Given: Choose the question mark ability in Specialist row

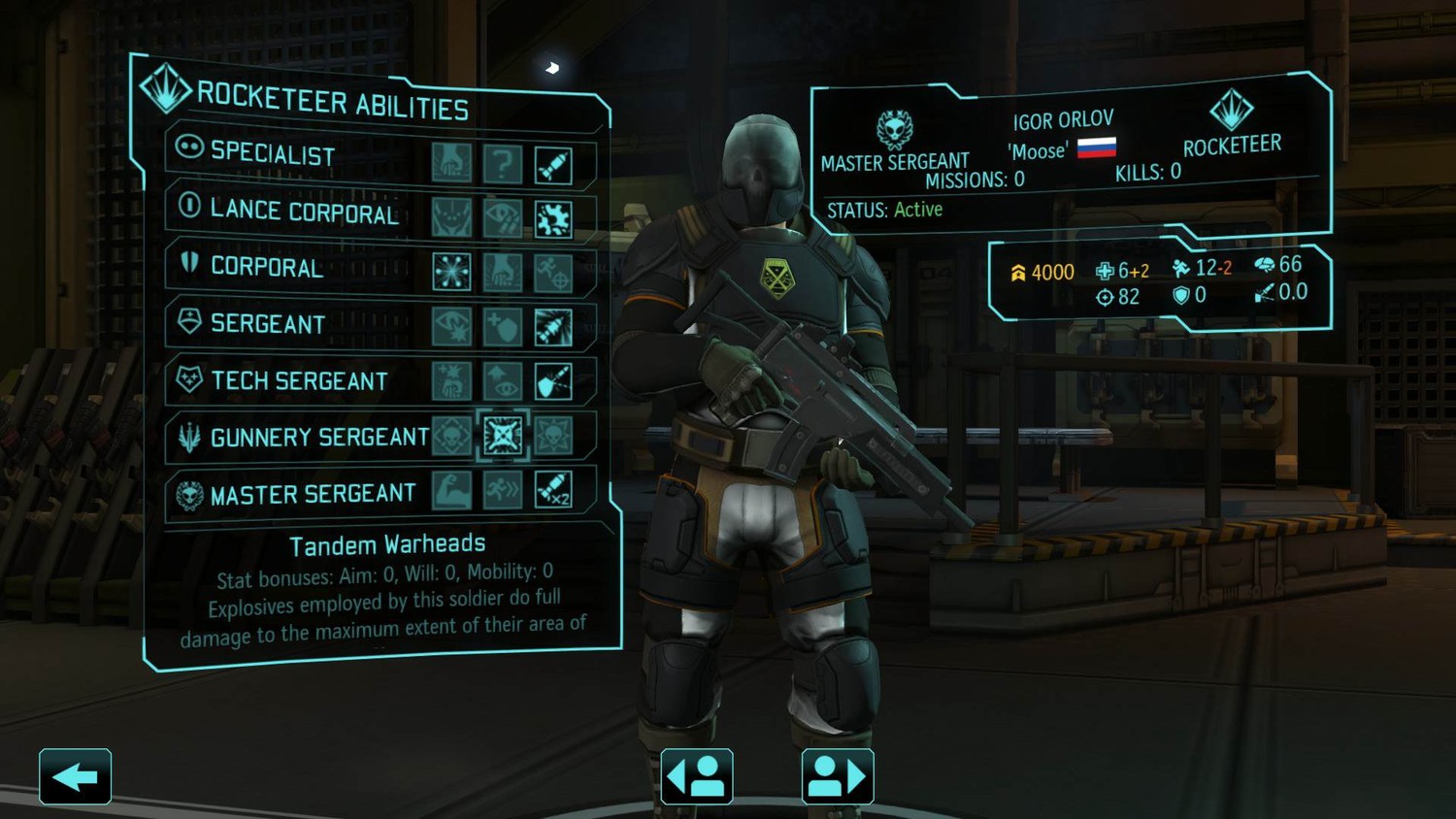Looking at the screenshot, I should (502, 164).
